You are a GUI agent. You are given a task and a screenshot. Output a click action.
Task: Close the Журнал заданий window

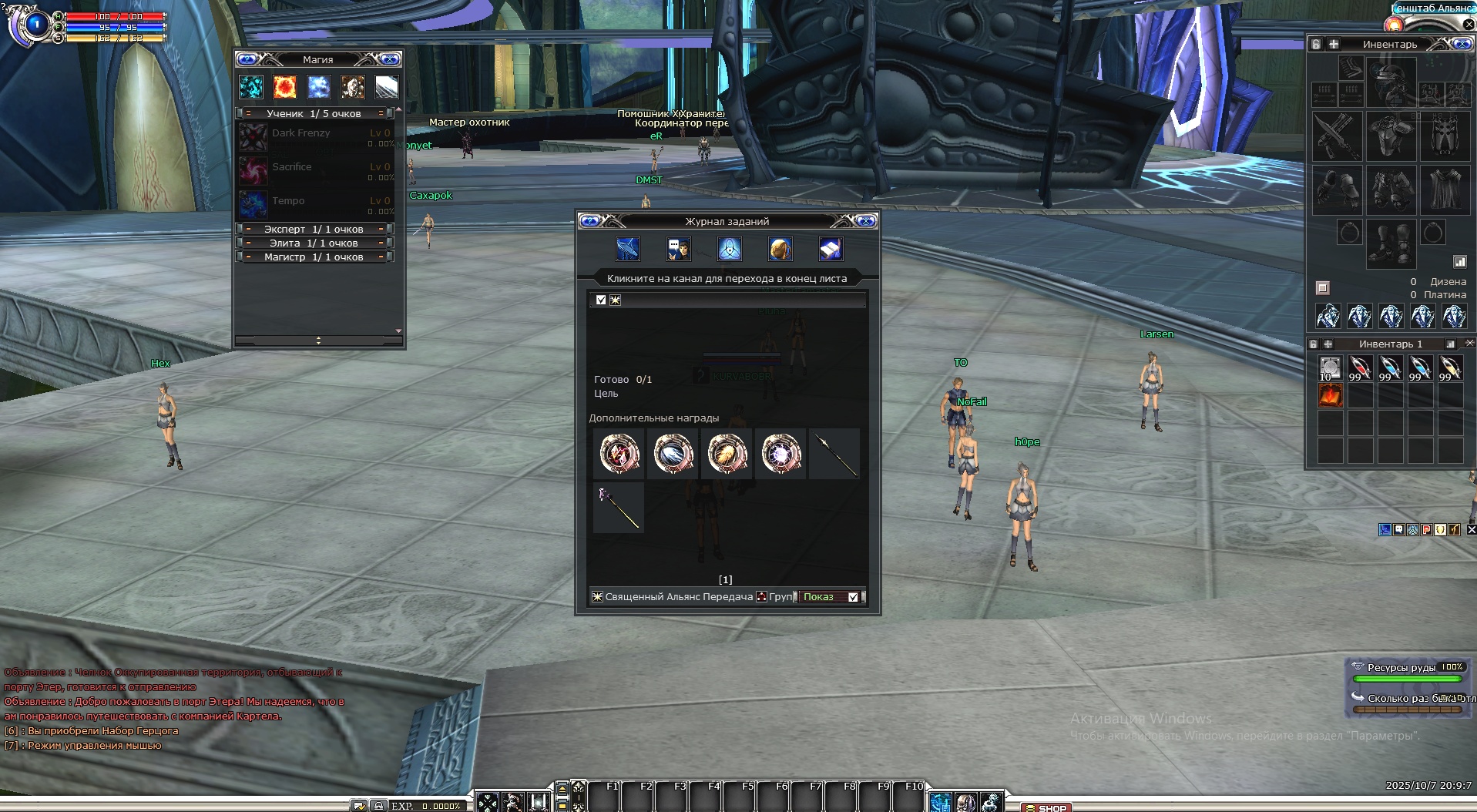pyautogui.click(x=866, y=221)
